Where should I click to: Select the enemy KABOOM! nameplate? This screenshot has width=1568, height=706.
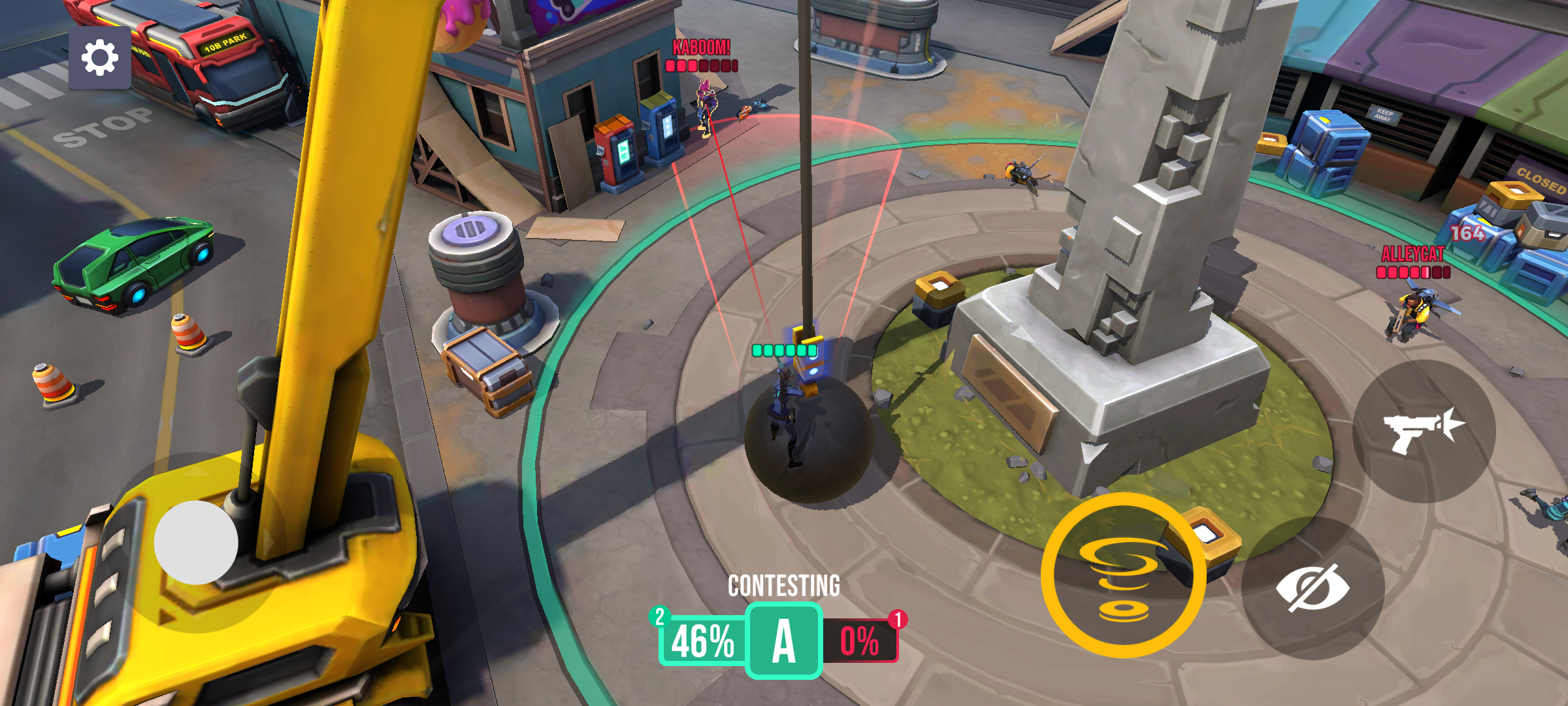(x=700, y=47)
